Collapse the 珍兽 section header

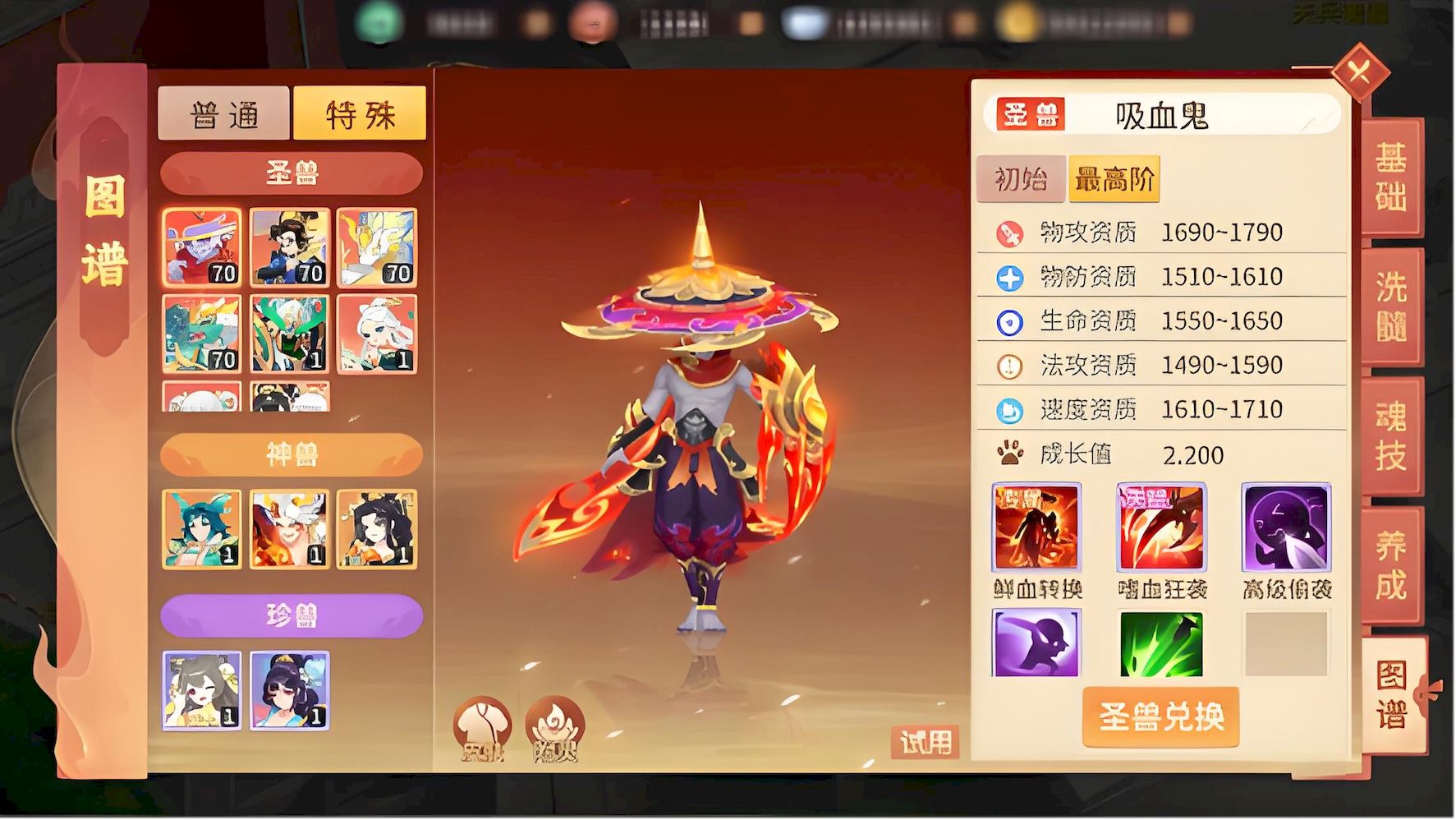pyautogui.click(x=291, y=614)
